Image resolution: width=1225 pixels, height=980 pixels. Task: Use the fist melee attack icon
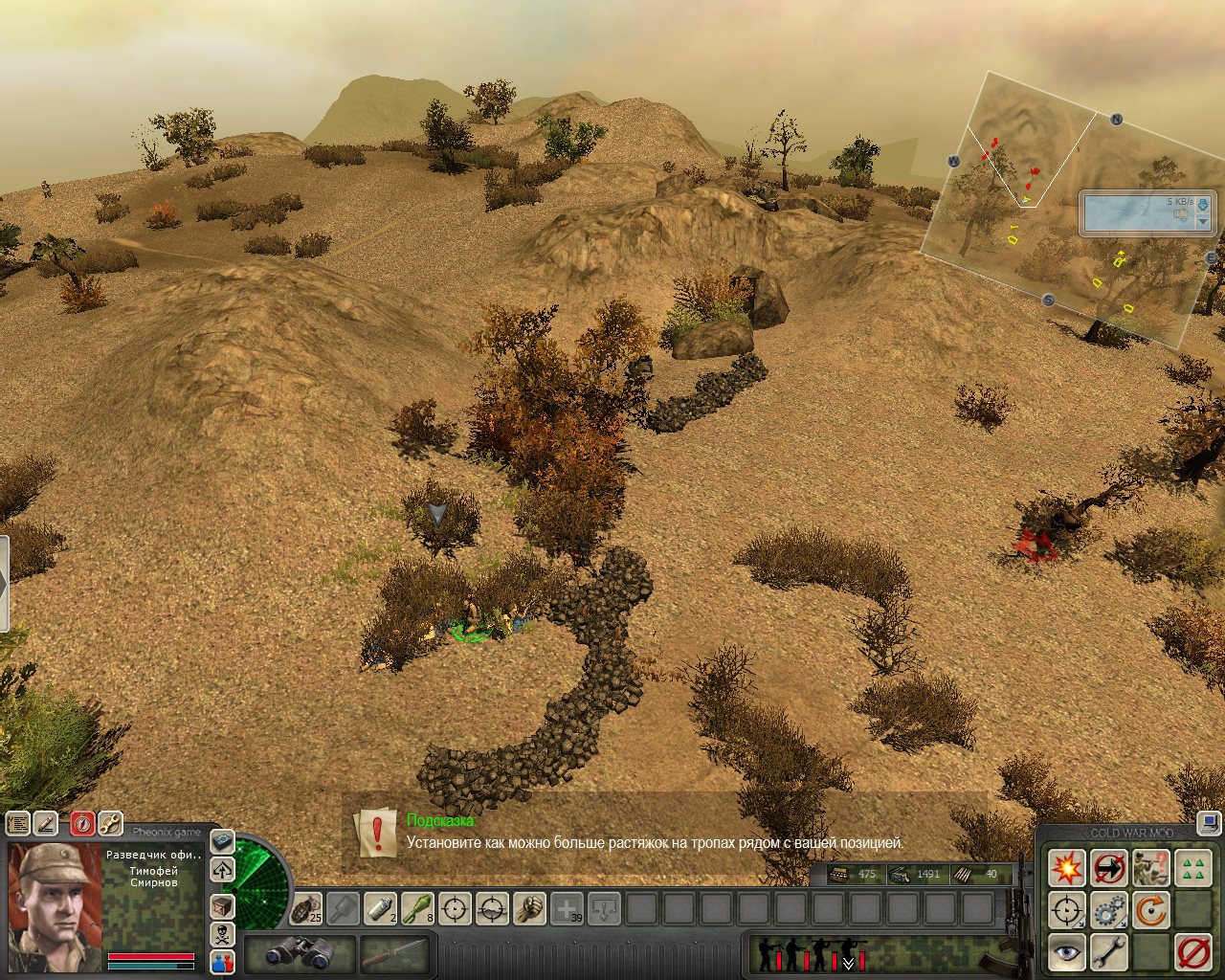point(529,908)
